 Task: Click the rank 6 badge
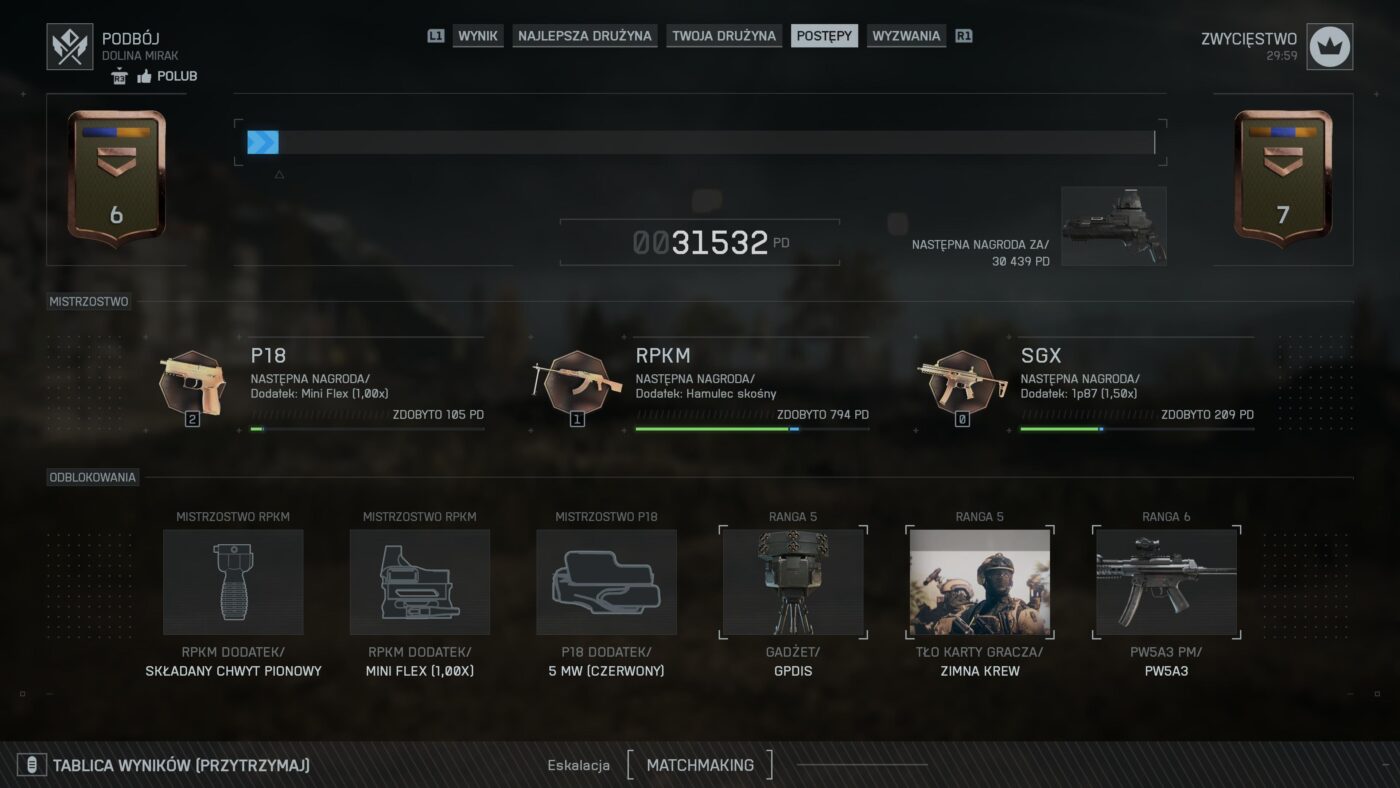click(x=116, y=178)
